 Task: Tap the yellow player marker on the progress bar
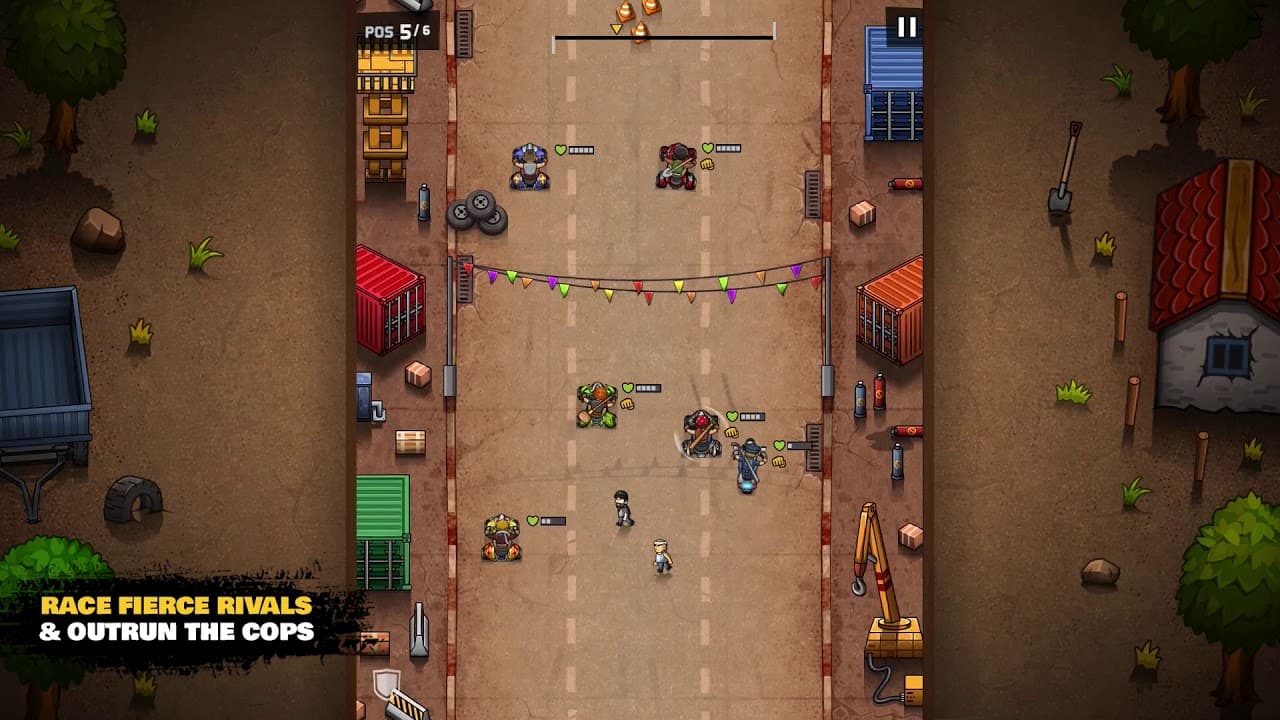614,27
